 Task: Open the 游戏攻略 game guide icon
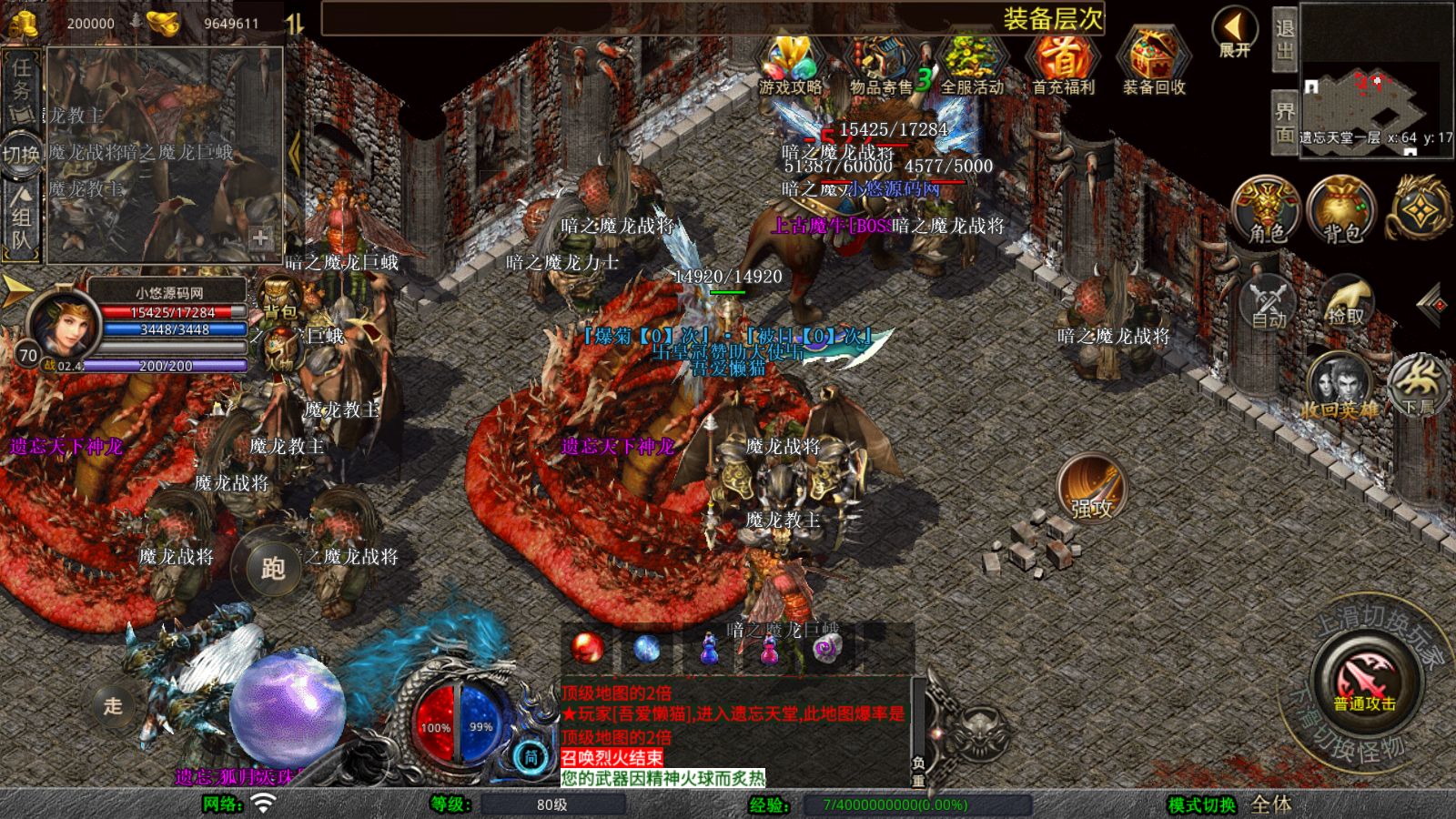click(x=790, y=64)
